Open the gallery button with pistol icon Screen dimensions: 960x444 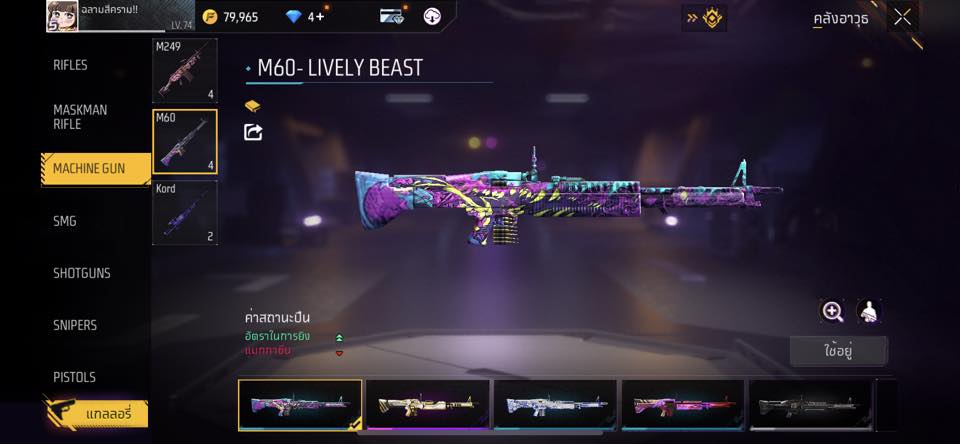96,413
